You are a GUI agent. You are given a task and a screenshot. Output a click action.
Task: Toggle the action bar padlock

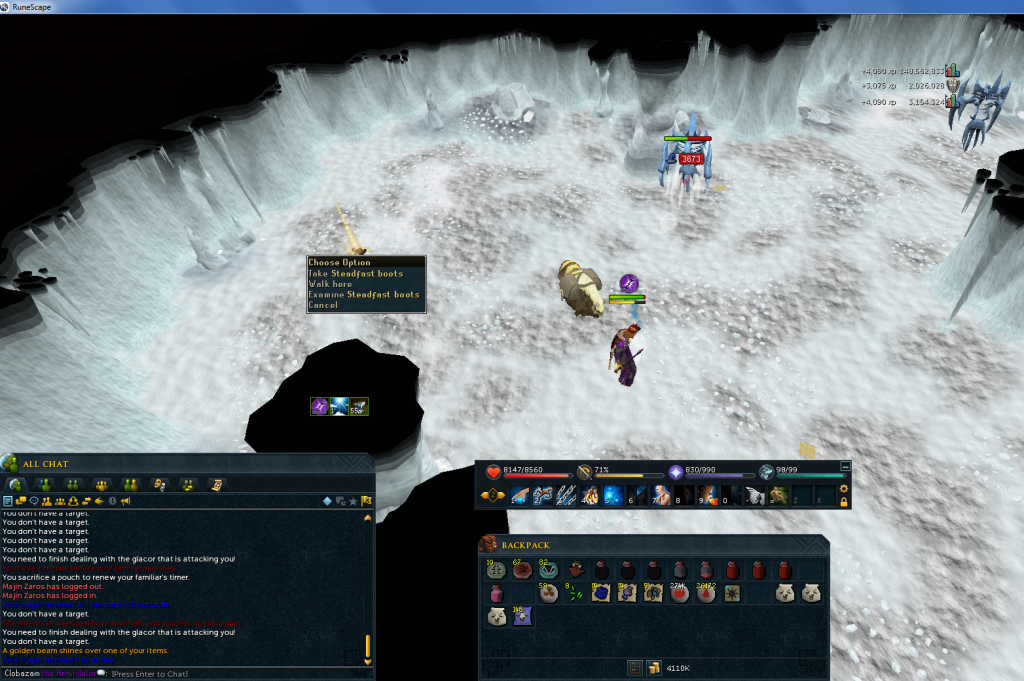click(844, 501)
